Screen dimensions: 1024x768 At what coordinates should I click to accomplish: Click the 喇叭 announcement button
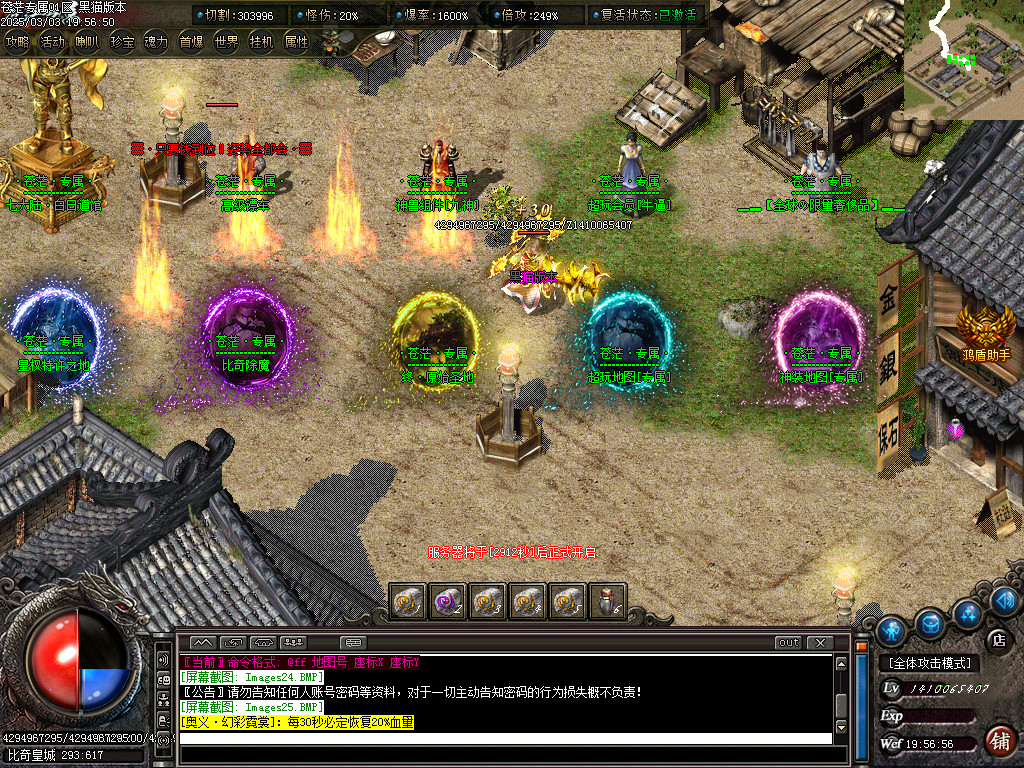(x=87, y=42)
